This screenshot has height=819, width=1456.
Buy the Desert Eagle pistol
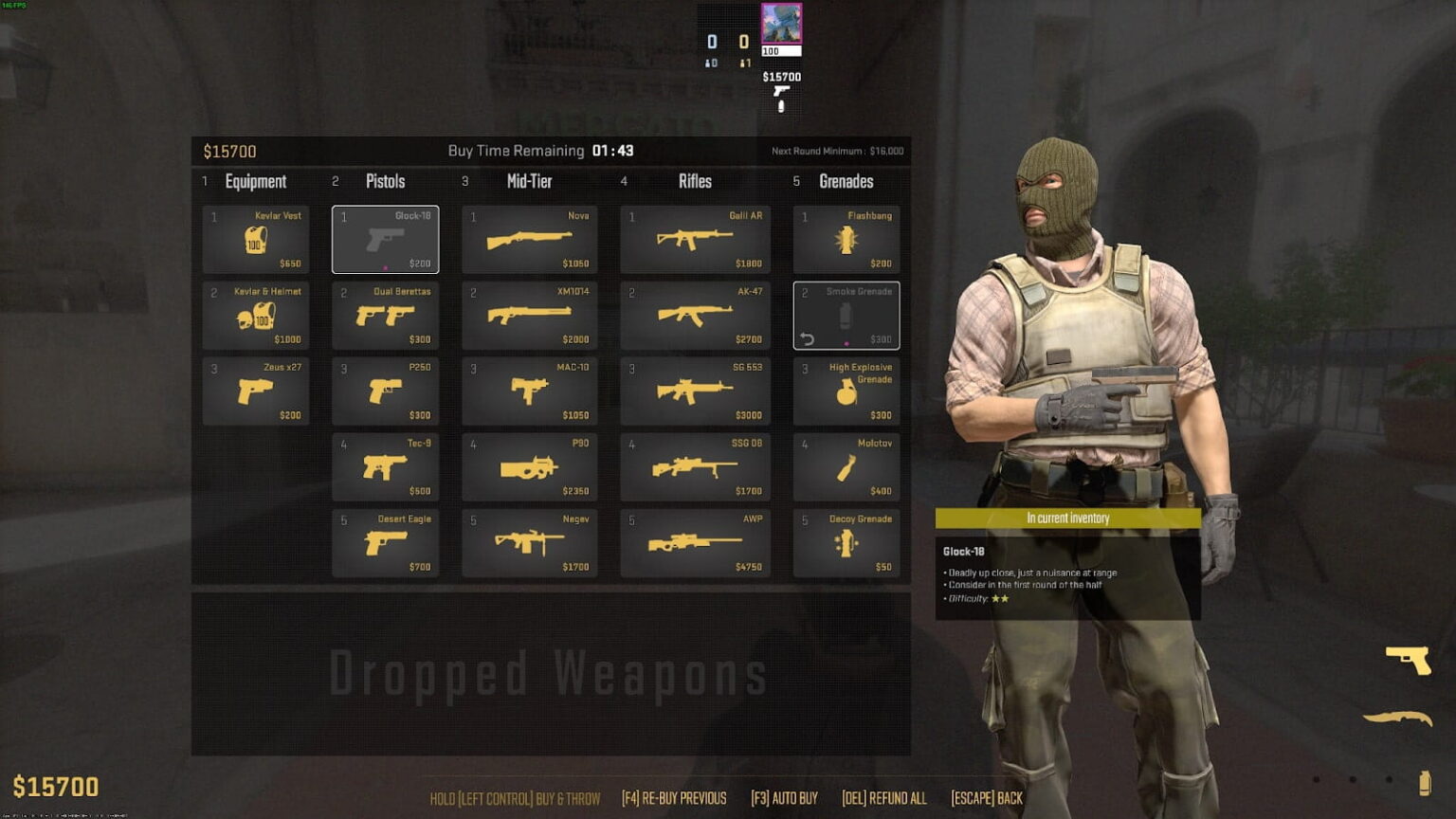point(386,542)
